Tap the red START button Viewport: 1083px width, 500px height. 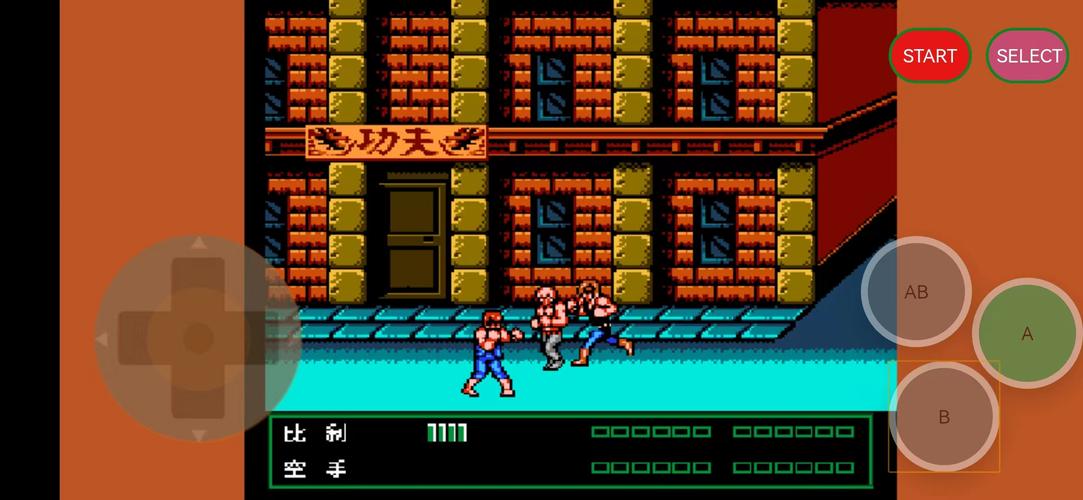click(x=929, y=56)
